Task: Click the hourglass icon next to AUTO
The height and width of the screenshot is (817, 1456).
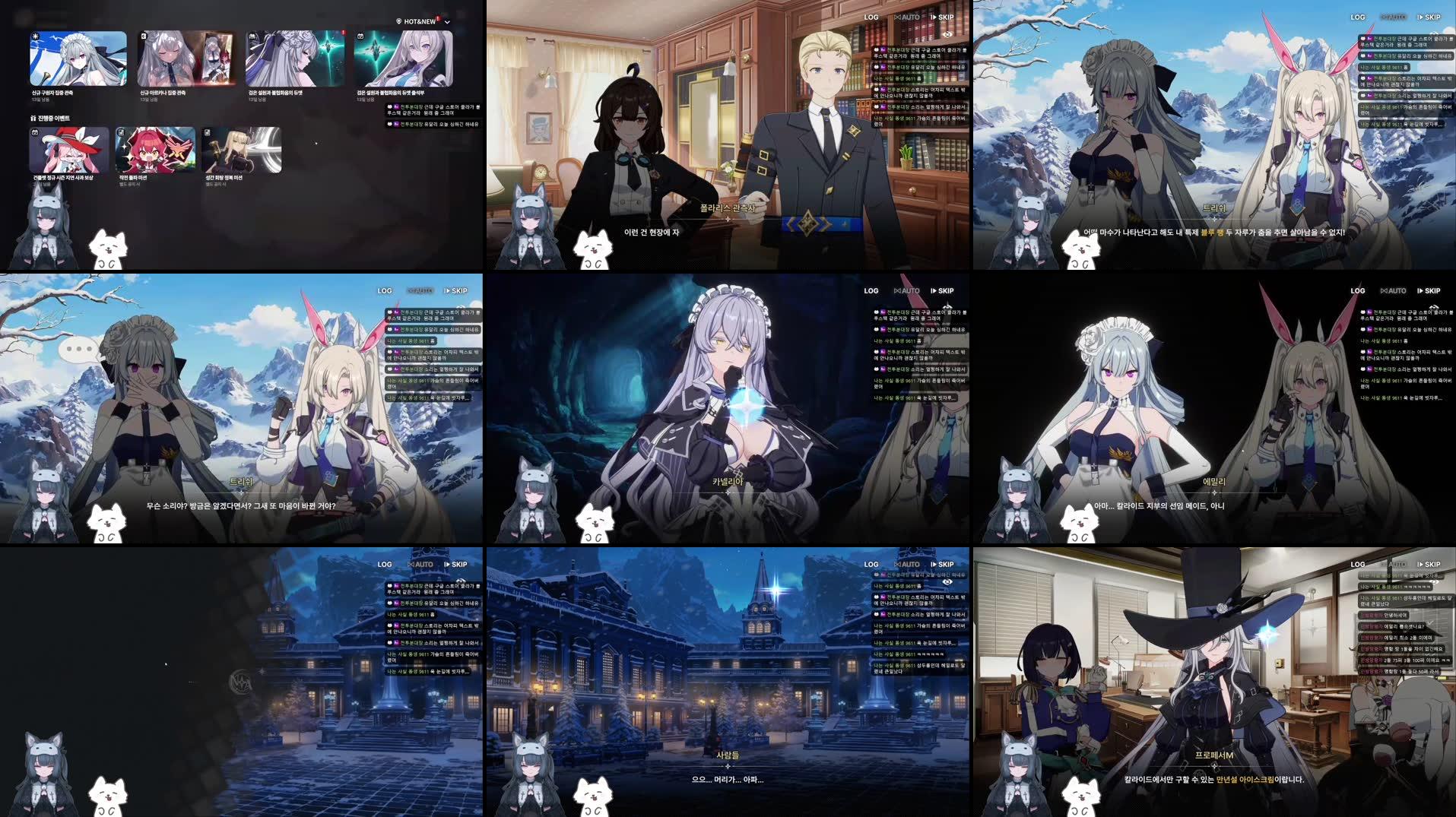Action: coord(898,17)
